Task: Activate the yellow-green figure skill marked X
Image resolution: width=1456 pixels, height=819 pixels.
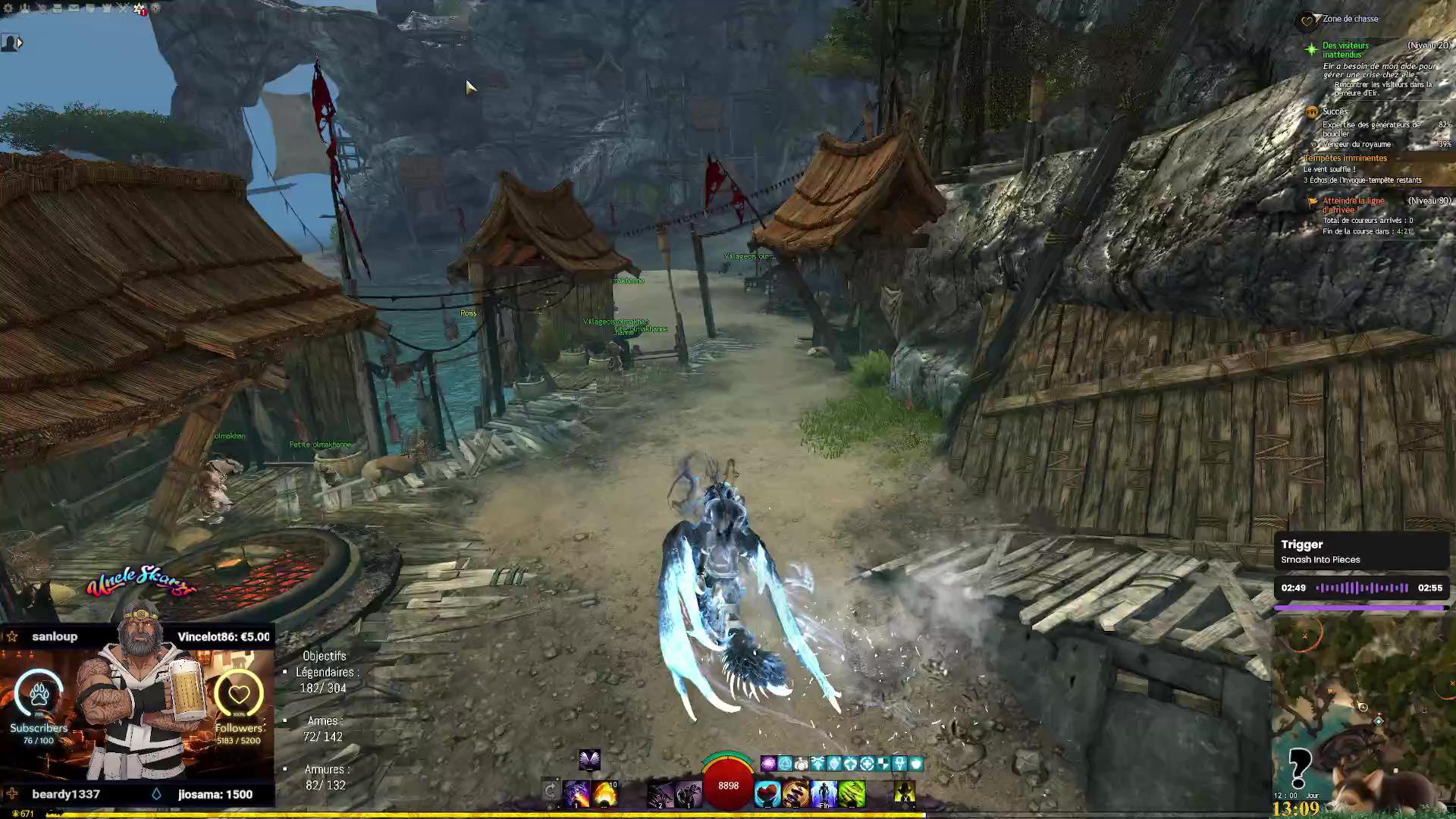Action: click(904, 794)
